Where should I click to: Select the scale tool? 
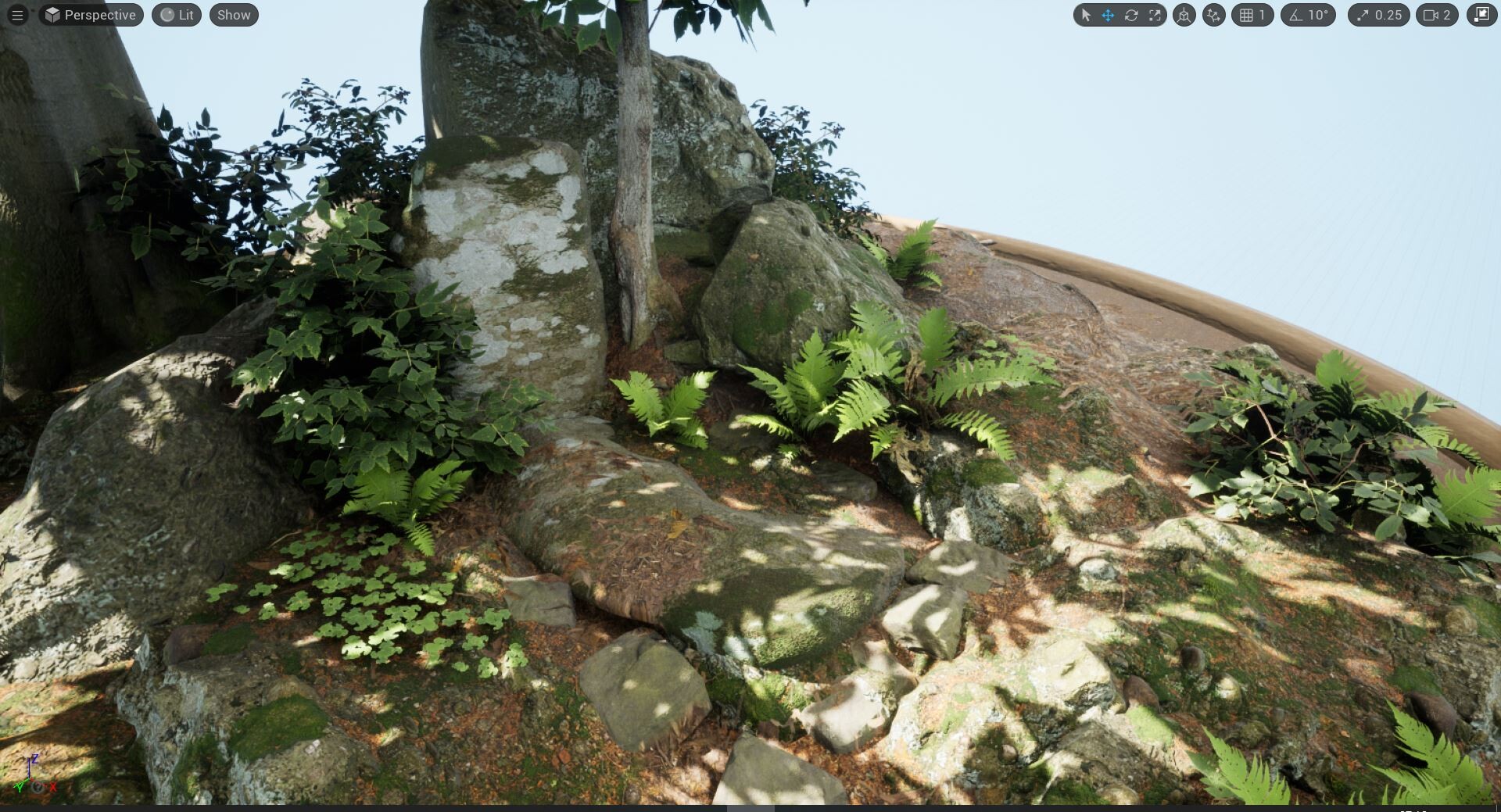[1155, 15]
